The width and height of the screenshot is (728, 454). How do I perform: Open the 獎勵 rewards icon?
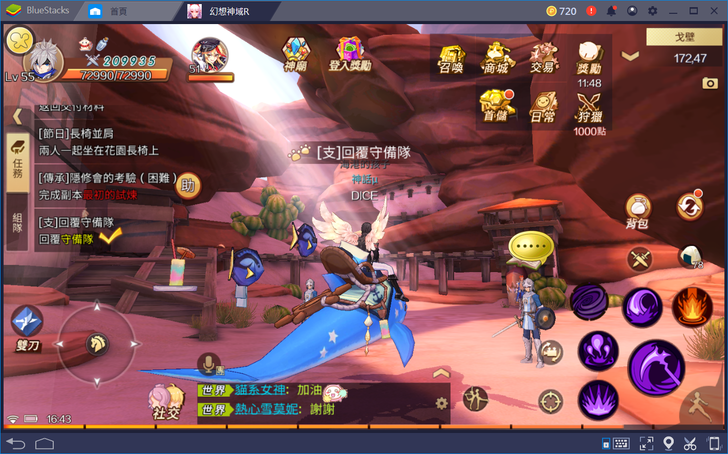pos(589,58)
